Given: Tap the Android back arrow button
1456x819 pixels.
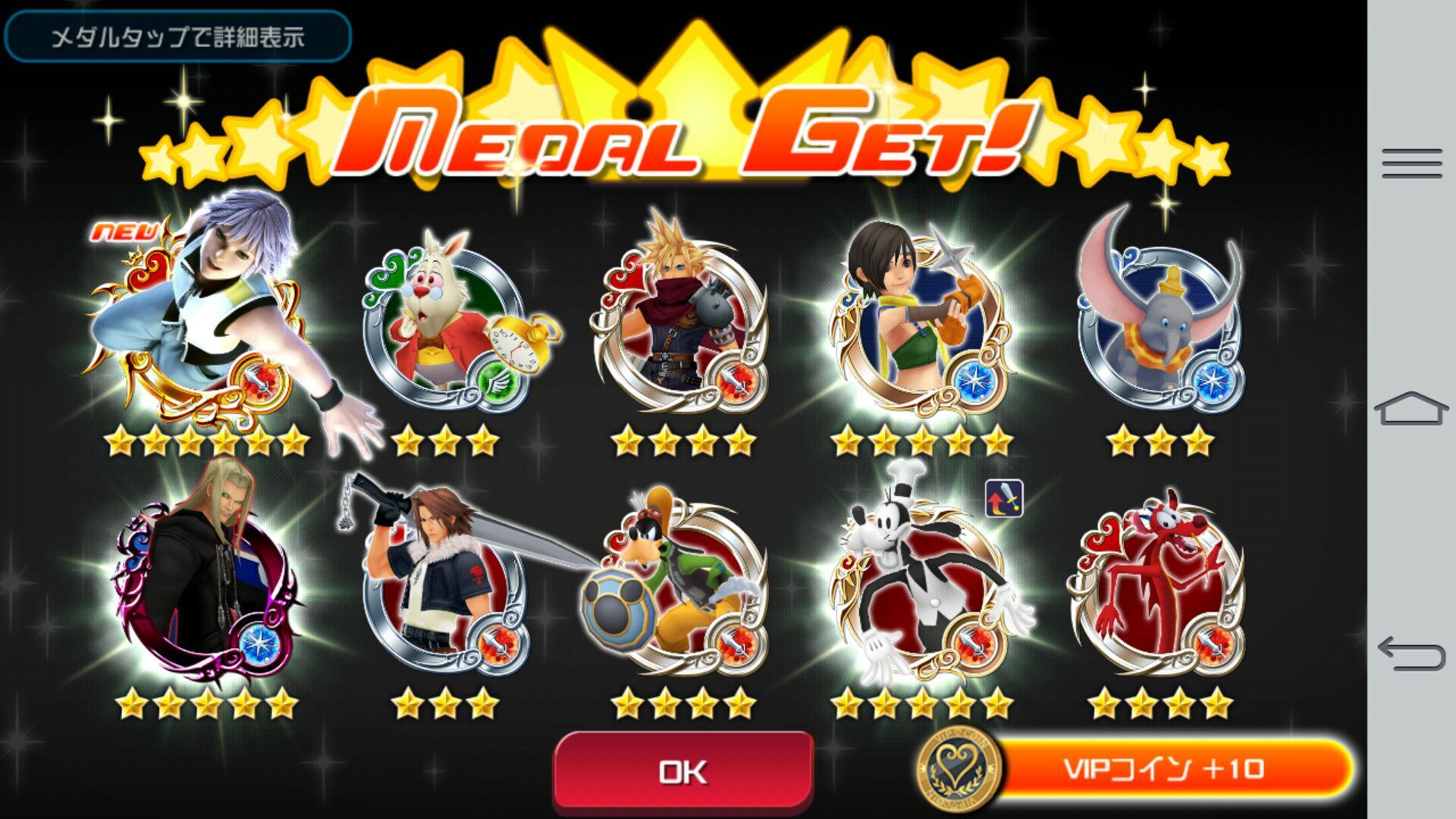Looking at the screenshot, I should (1411, 654).
